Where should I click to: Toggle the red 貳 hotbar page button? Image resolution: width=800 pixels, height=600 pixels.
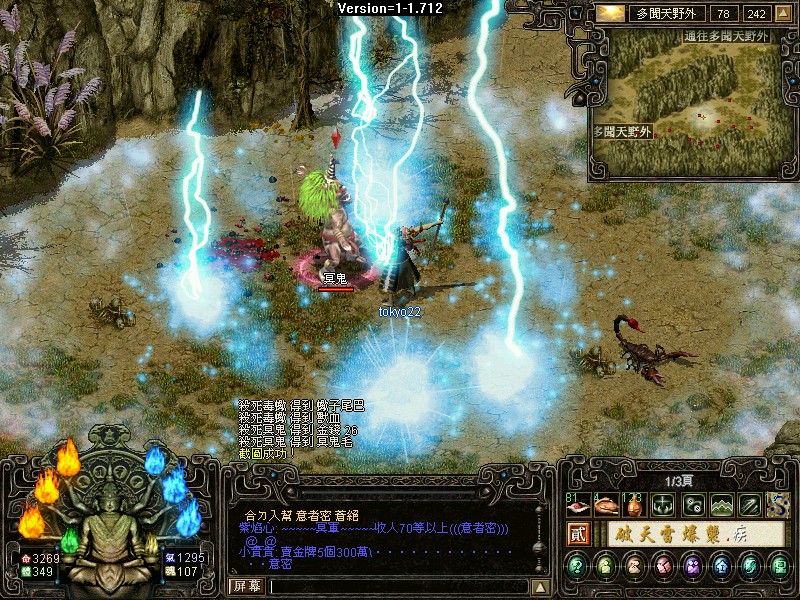(577, 535)
